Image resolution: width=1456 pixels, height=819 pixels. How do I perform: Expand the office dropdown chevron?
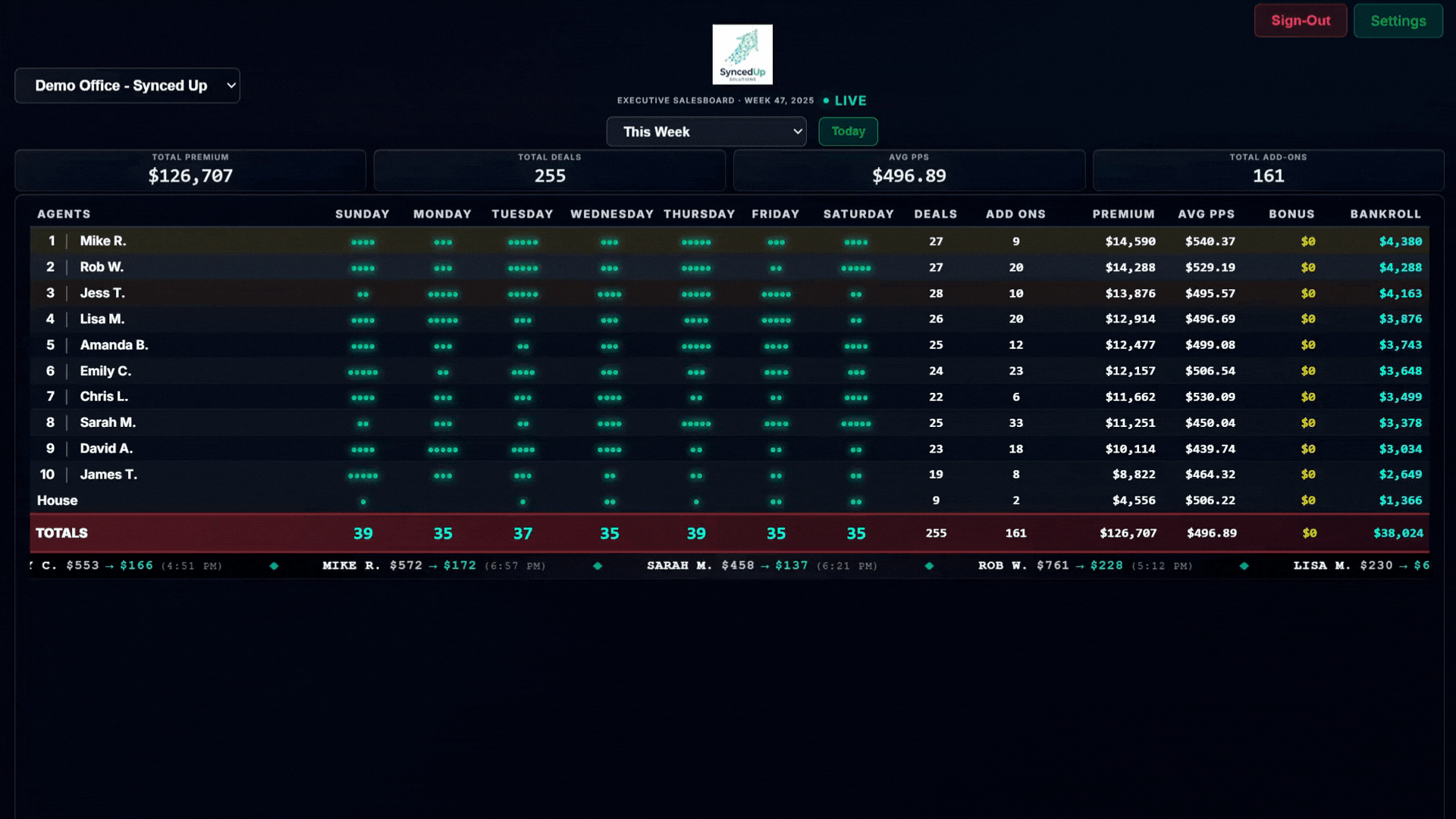pyautogui.click(x=230, y=86)
